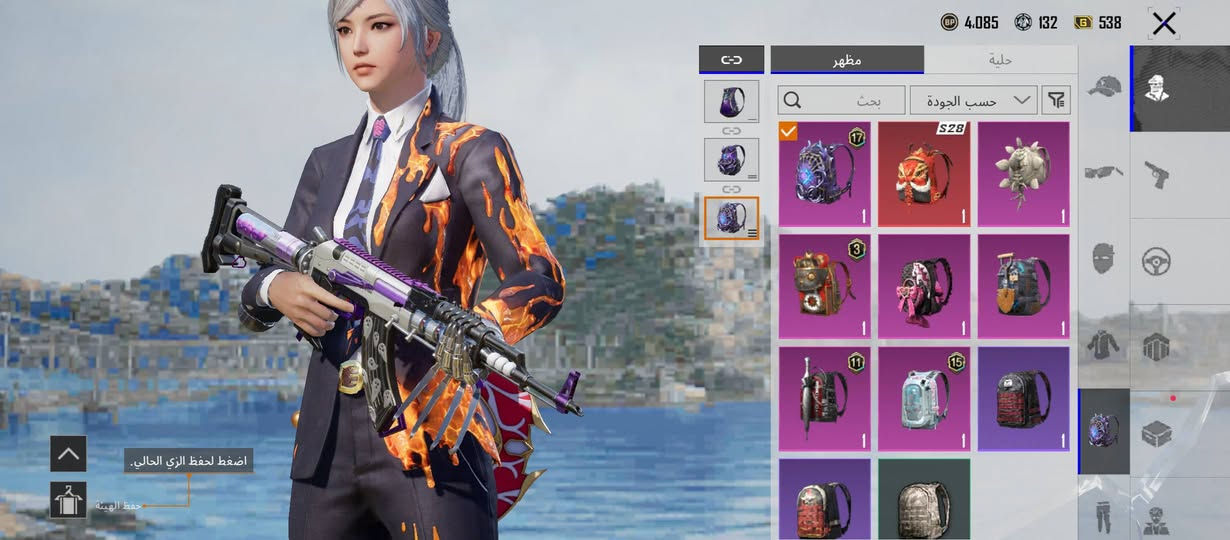
Task: Open the sunglasses eyewear category
Action: tap(1104, 172)
